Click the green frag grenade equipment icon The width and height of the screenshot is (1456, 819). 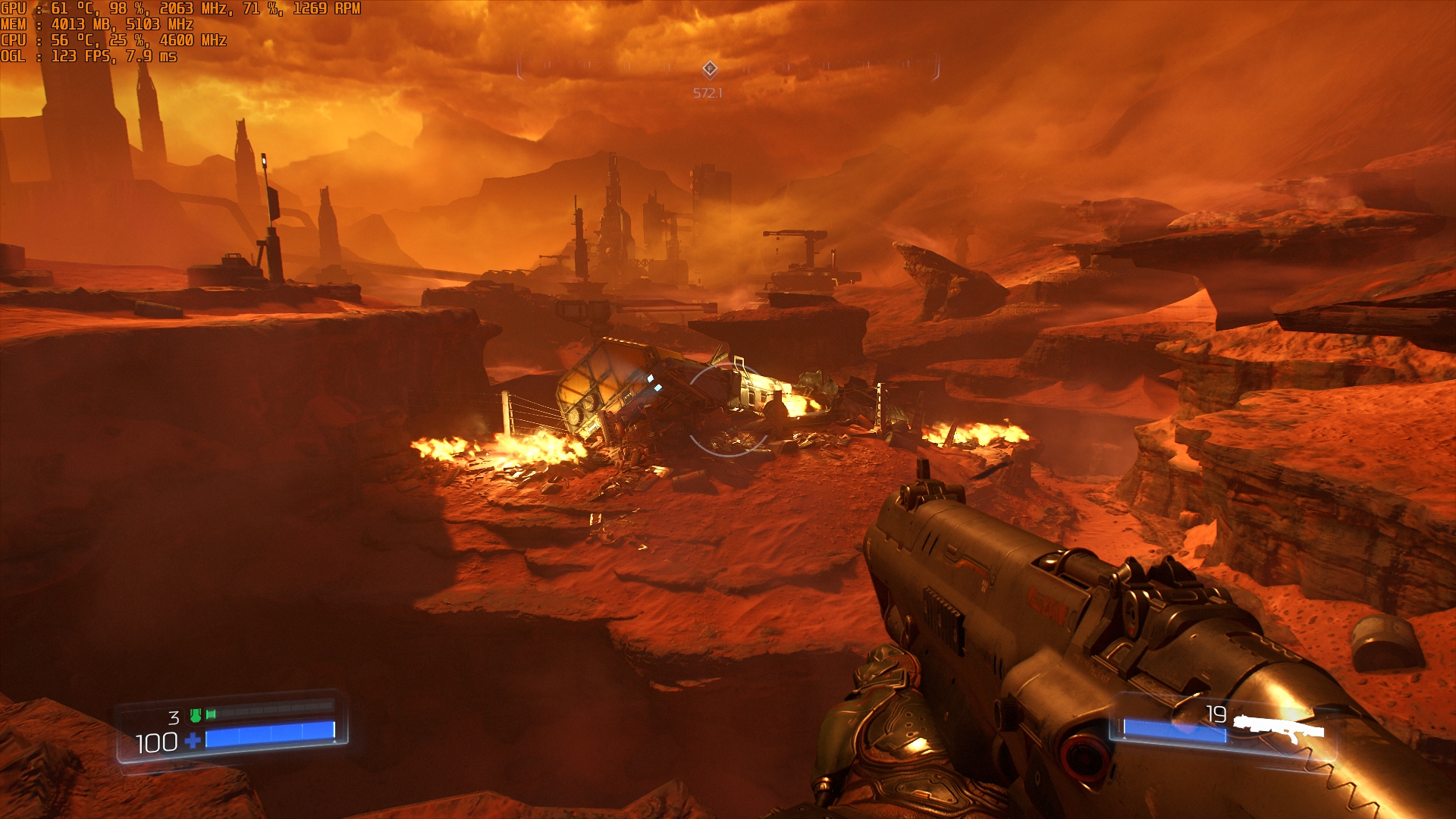196,715
